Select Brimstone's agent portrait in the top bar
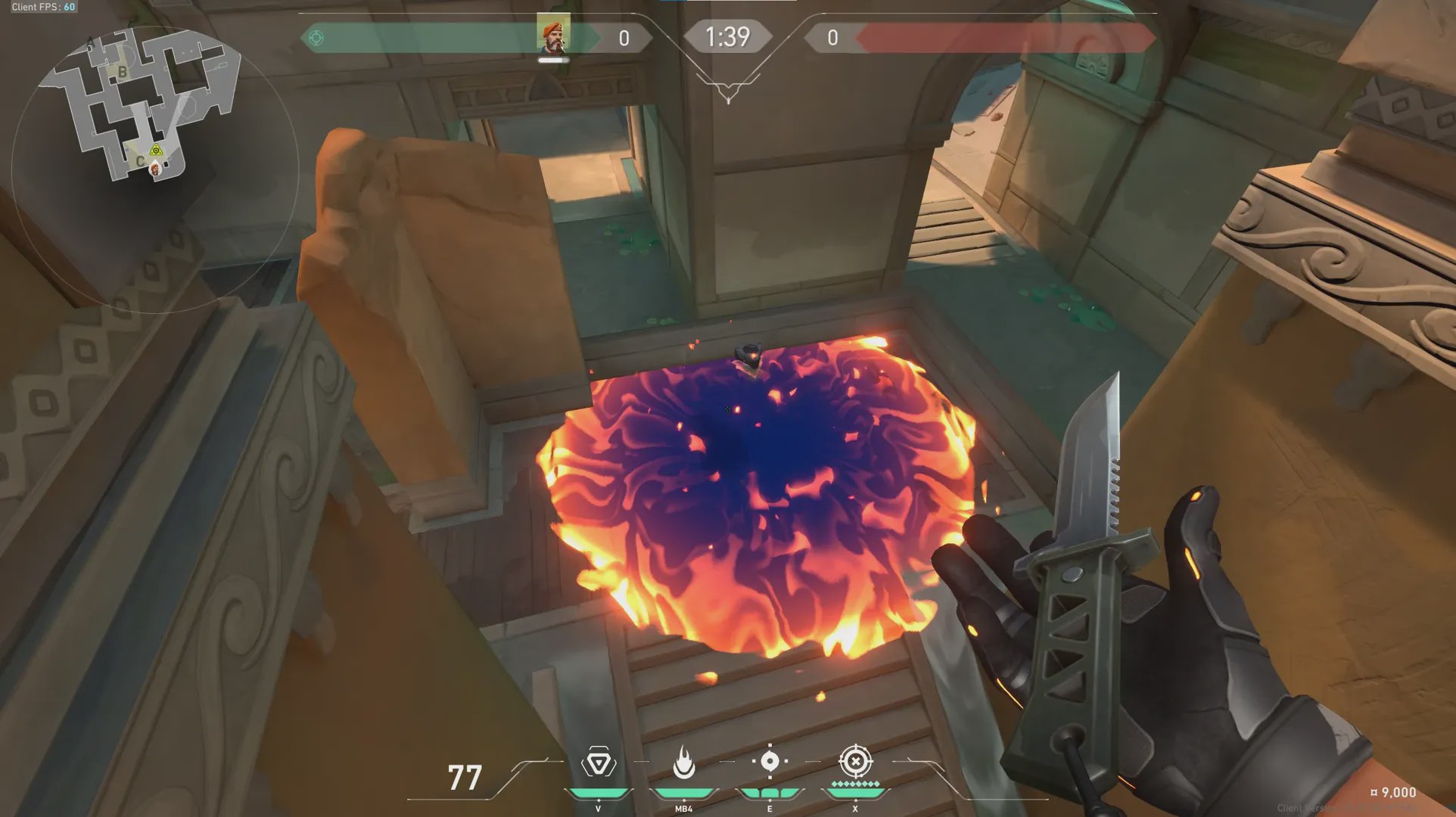This screenshot has width=1456, height=817. (x=553, y=34)
